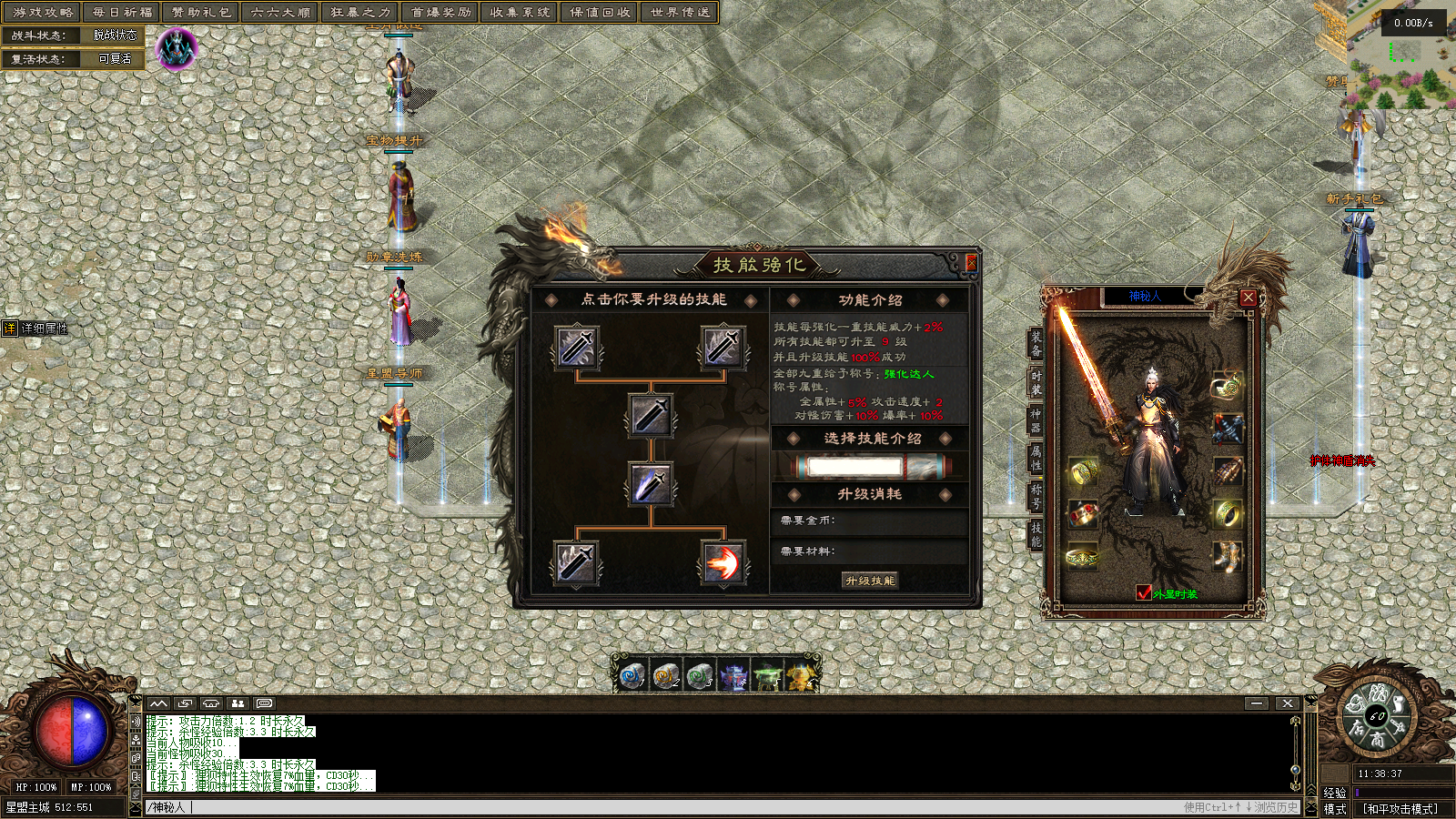This screenshot has height=819, width=1456.
Task: Toggle the 外显时装 checkbox
Action: [1144, 593]
